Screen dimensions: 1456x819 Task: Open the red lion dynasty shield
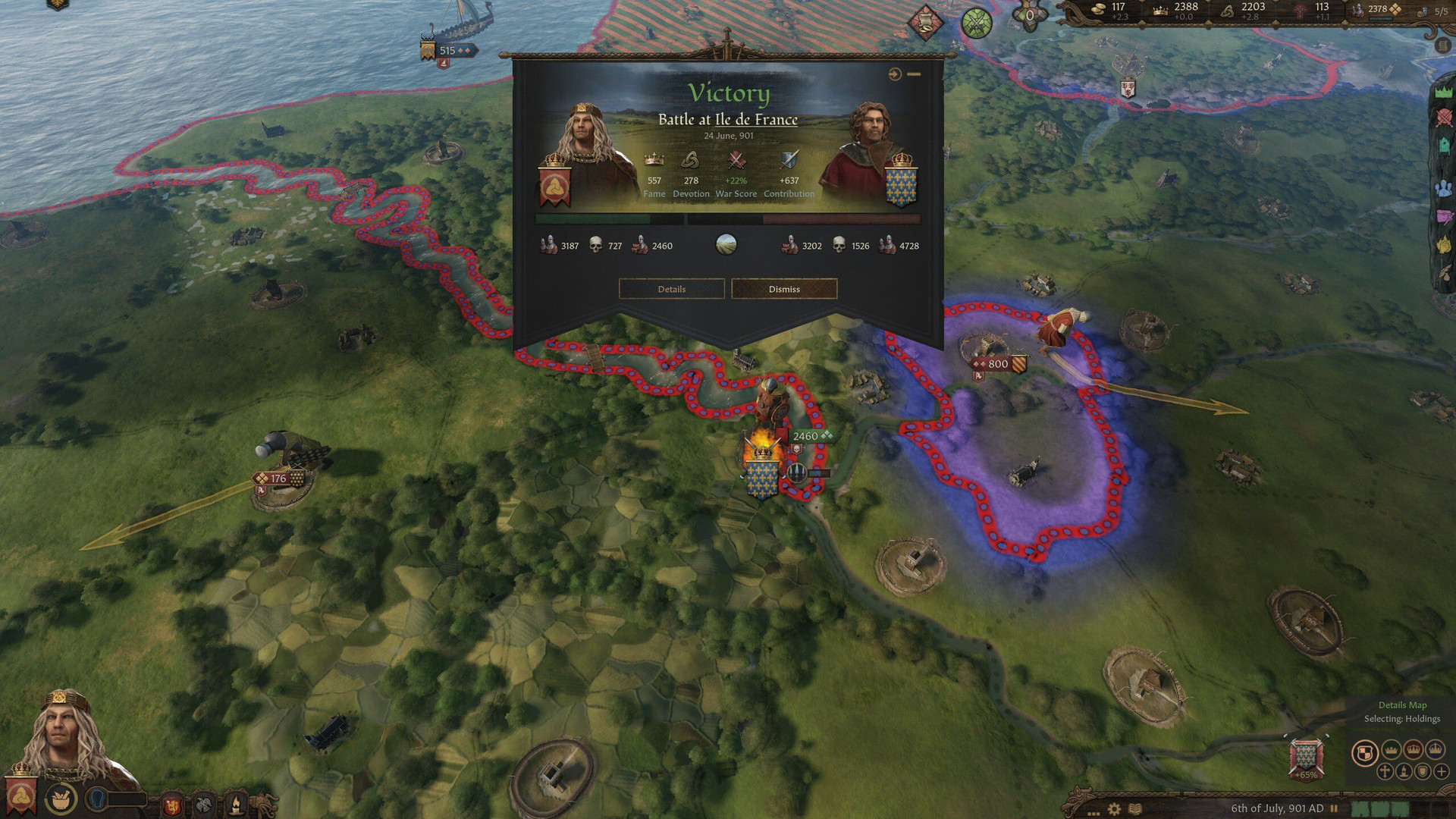click(172, 804)
